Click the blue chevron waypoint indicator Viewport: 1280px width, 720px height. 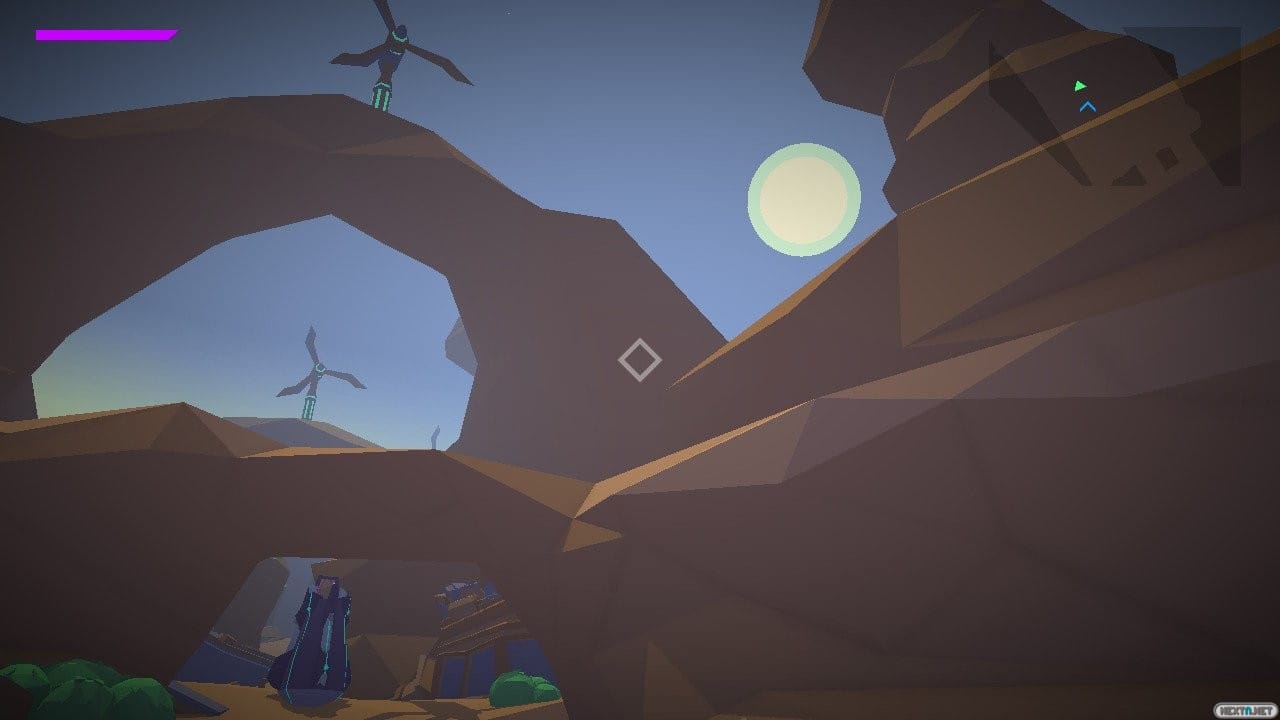(1088, 105)
